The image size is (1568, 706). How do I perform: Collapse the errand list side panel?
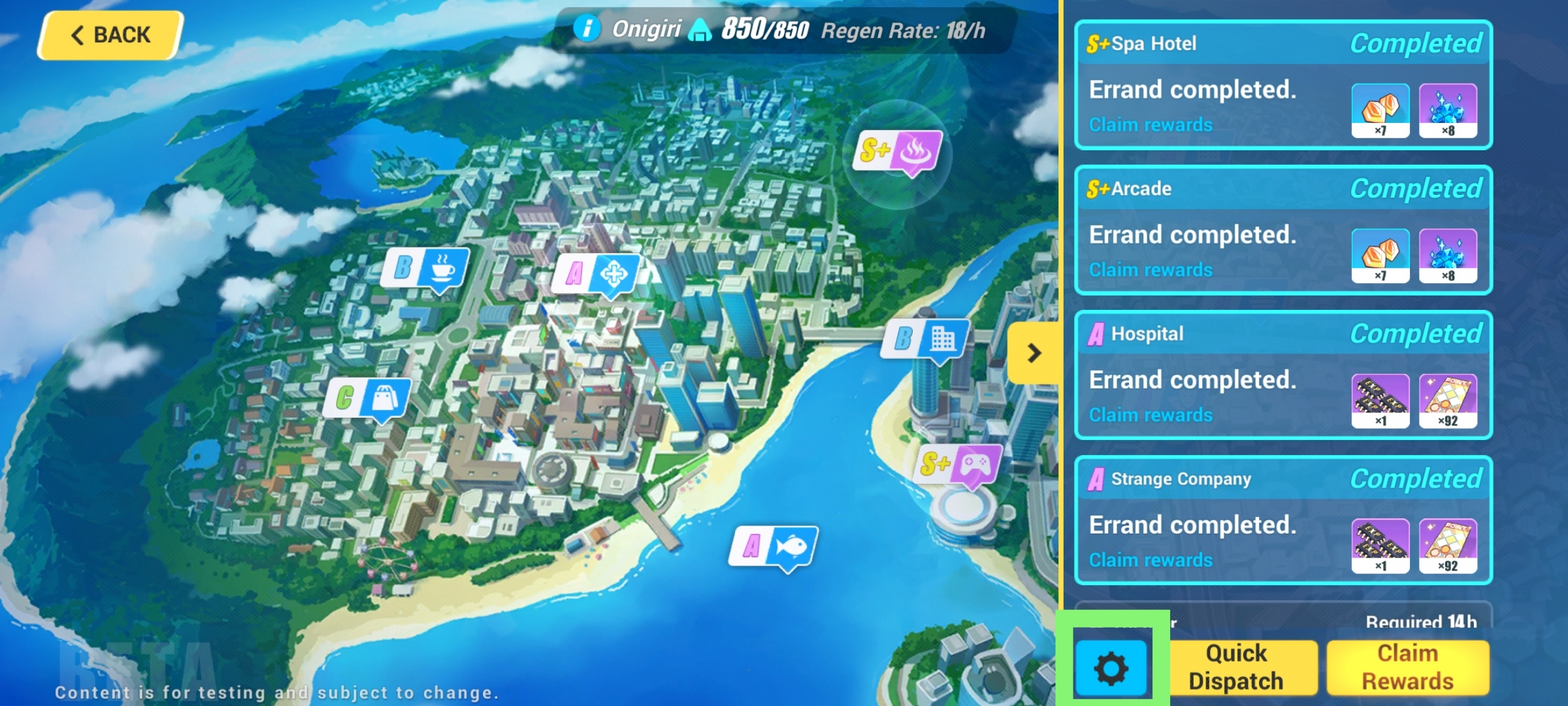[1034, 354]
